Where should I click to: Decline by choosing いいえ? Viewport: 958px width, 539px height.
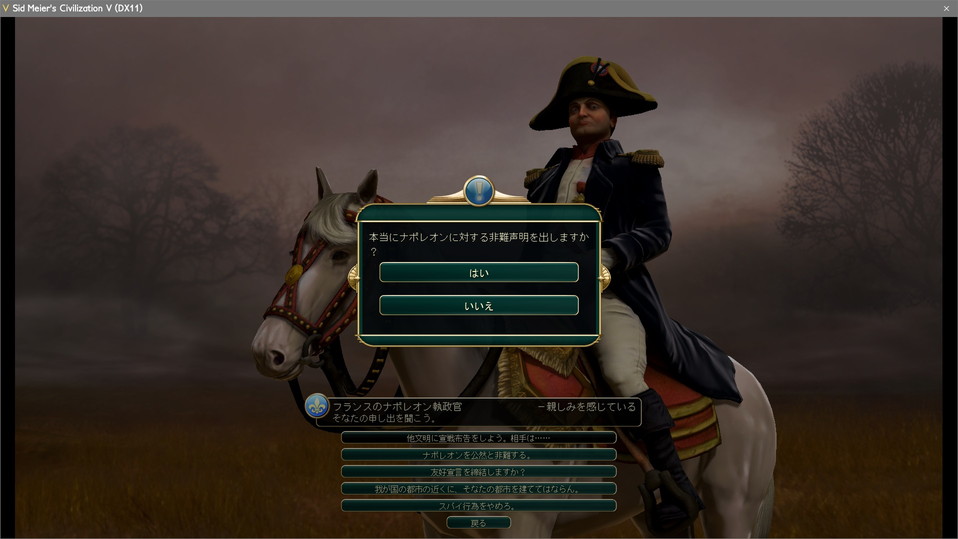point(479,305)
